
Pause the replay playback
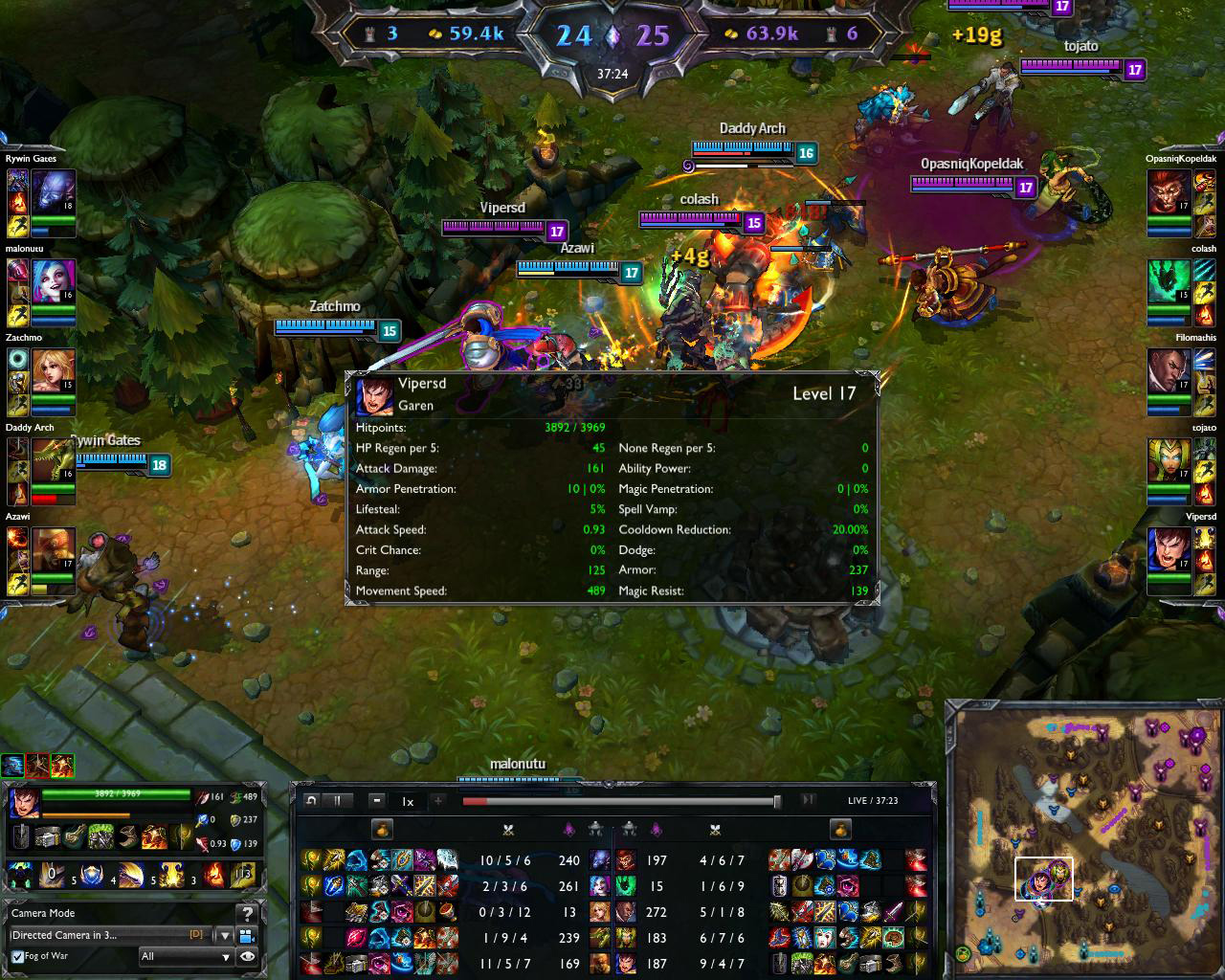point(337,800)
